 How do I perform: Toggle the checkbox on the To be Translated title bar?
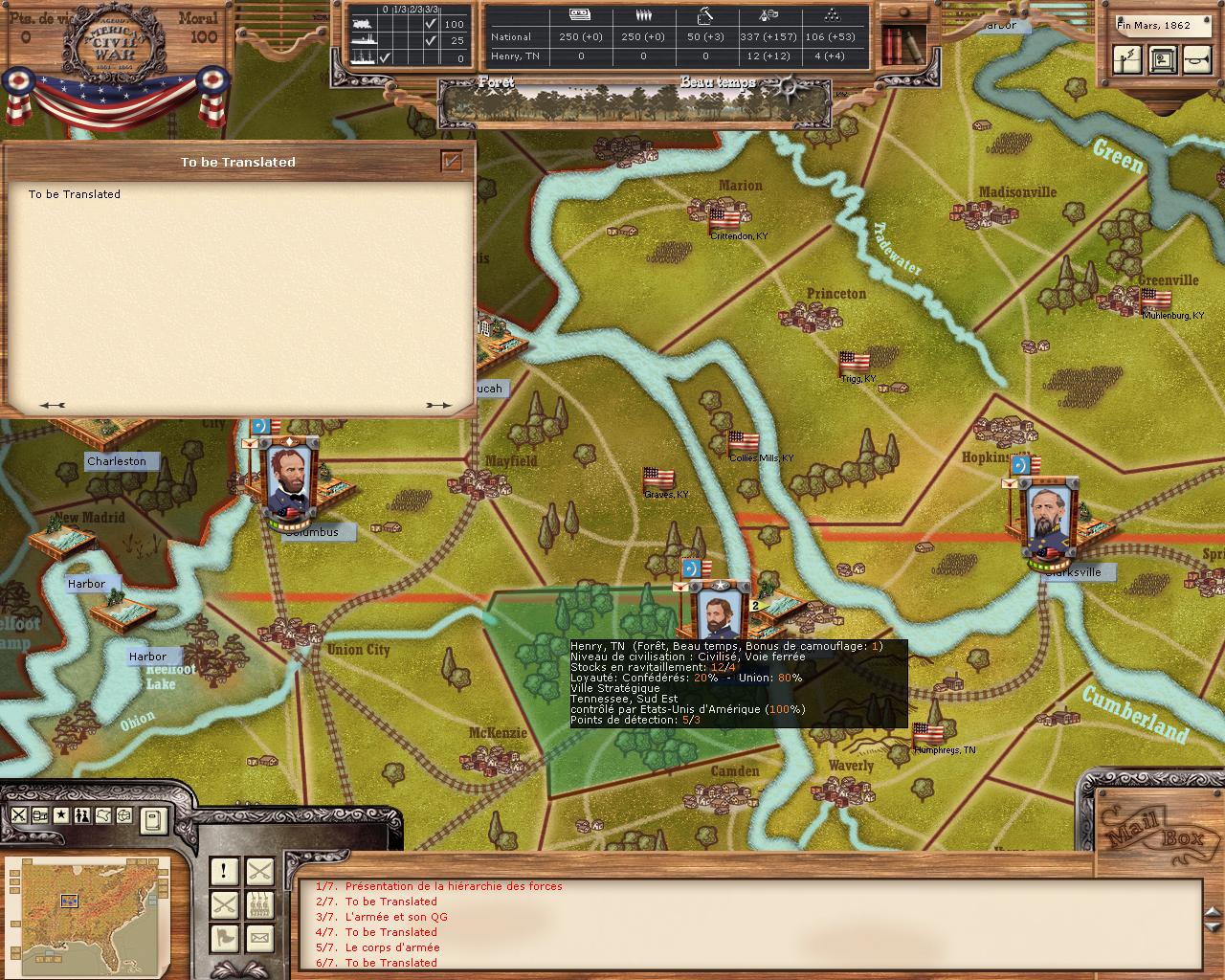click(450, 162)
